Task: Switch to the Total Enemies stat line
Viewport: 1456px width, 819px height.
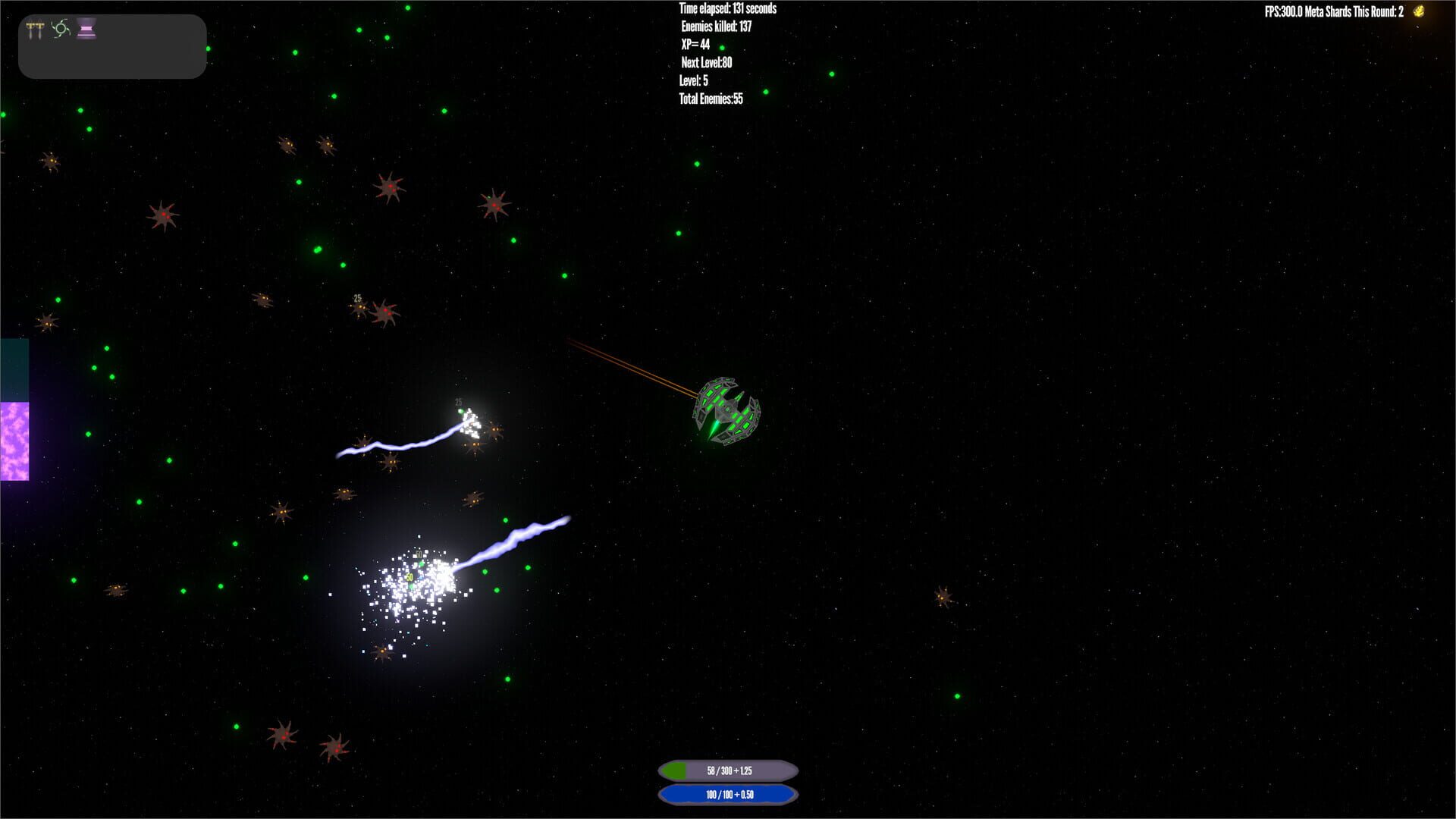Action: tap(711, 99)
